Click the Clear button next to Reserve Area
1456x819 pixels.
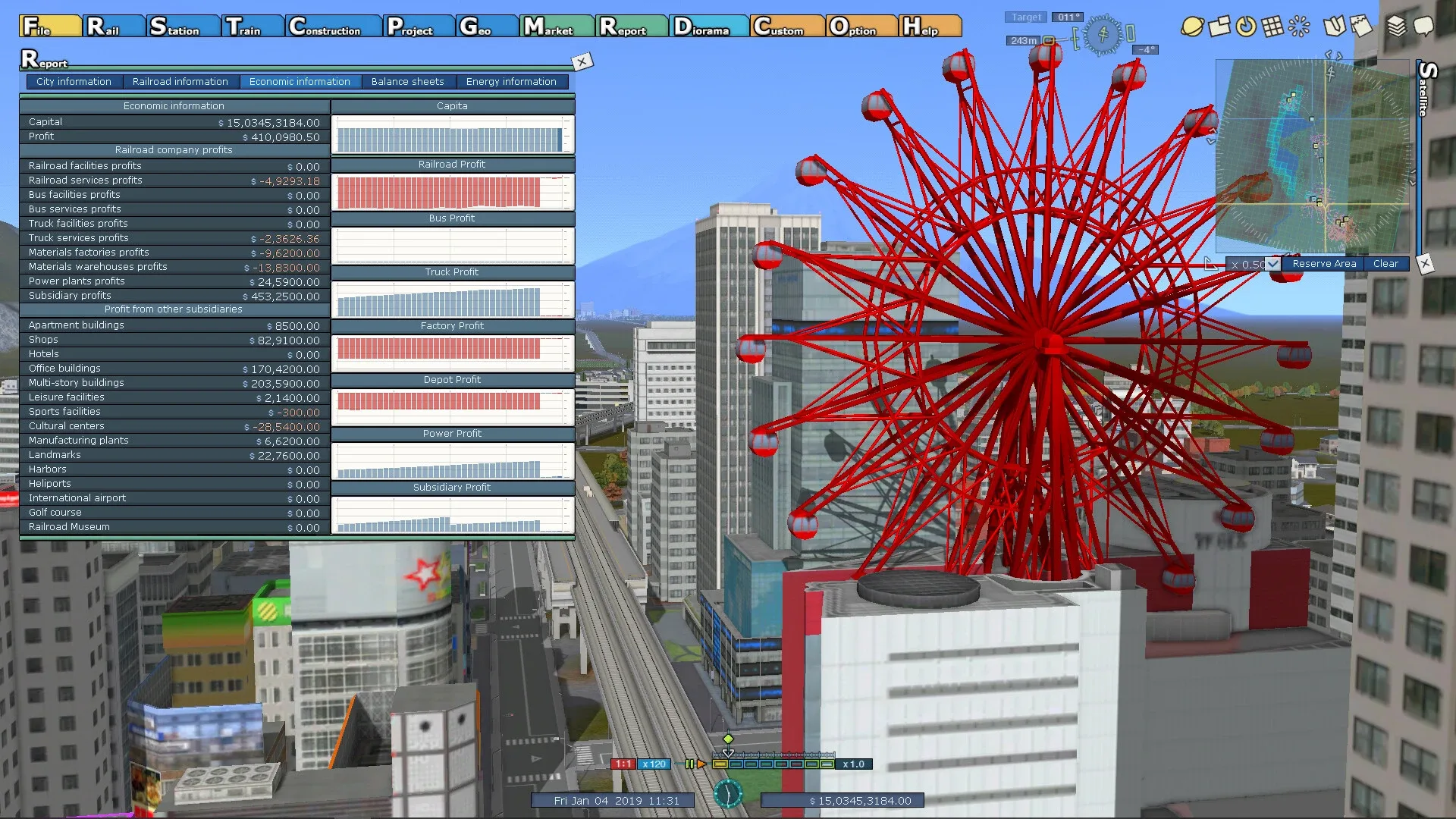tap(1386, 263)
